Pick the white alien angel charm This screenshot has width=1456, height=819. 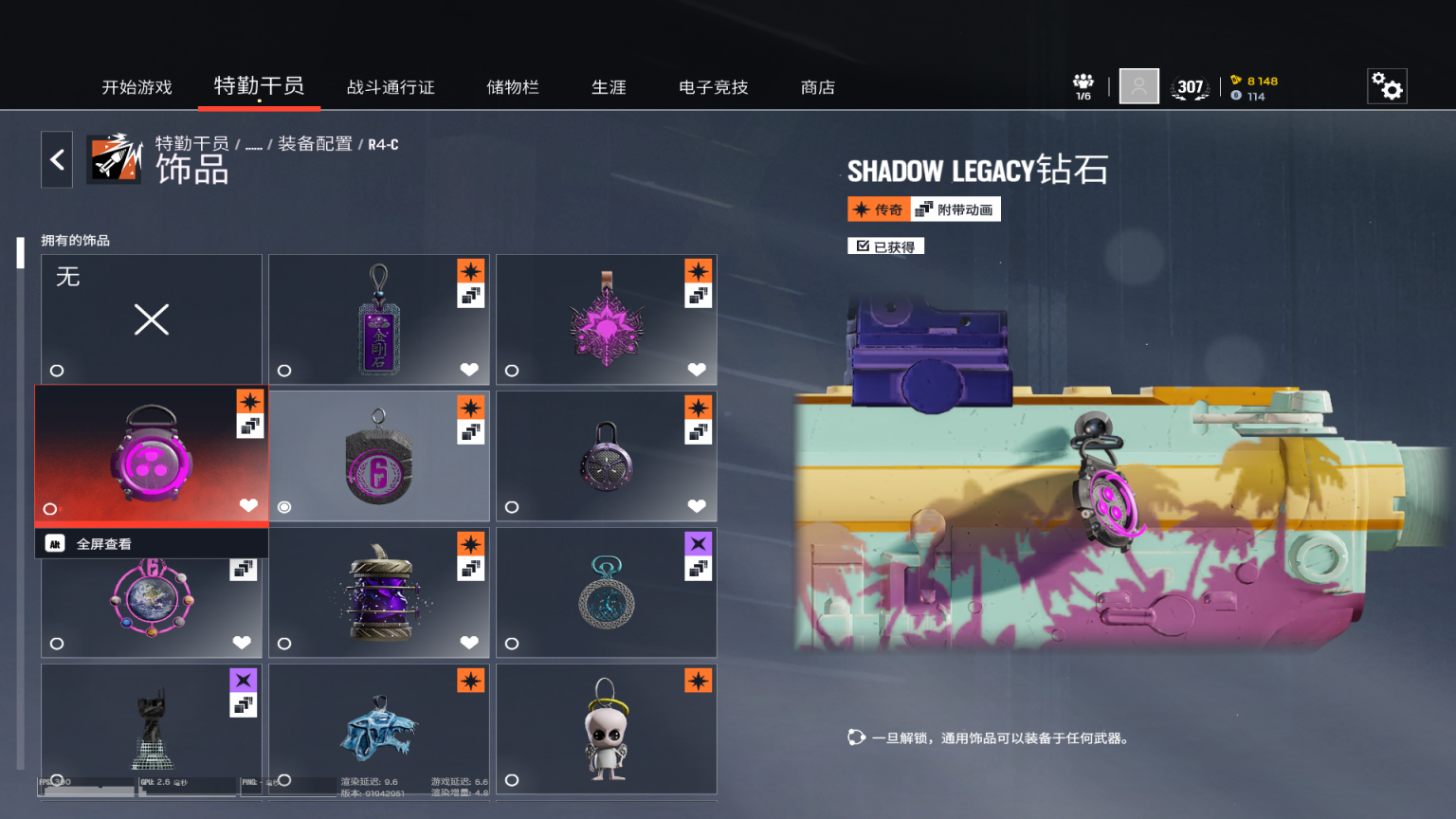click(607, 730)
